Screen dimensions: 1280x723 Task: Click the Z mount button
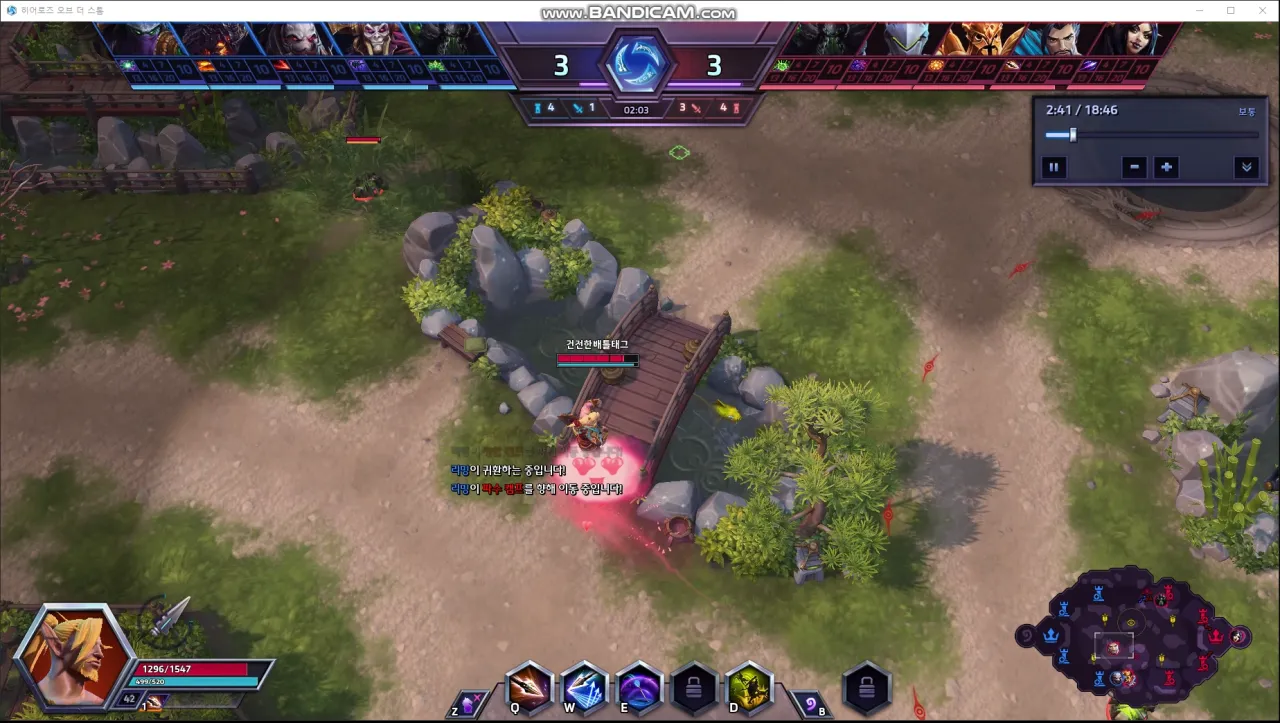[468, 704]
